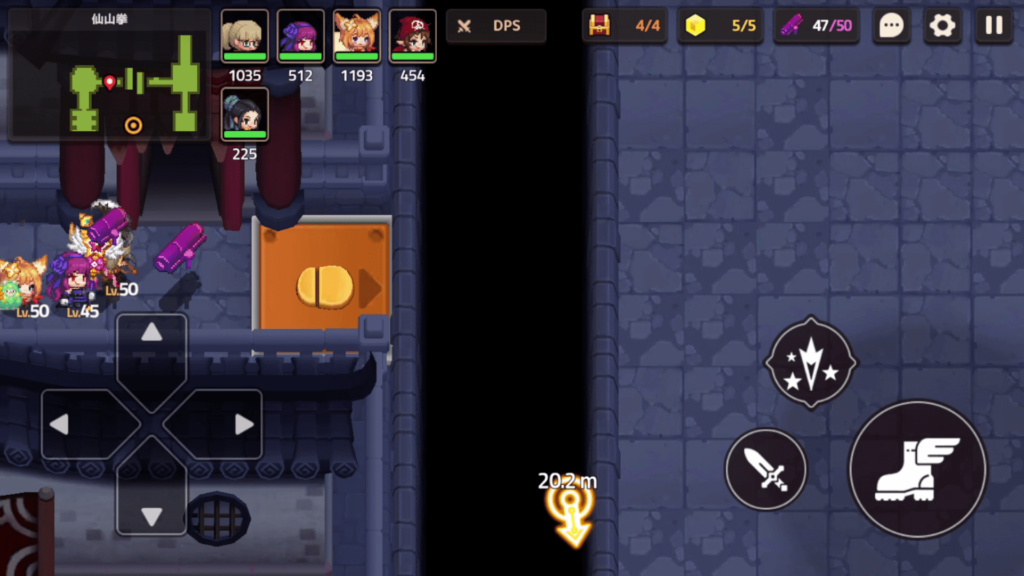Image resolution: width=1024 pixels, height=576 pixels.
Task: Toggle the DPS meter button
Action: click(496, 26)
